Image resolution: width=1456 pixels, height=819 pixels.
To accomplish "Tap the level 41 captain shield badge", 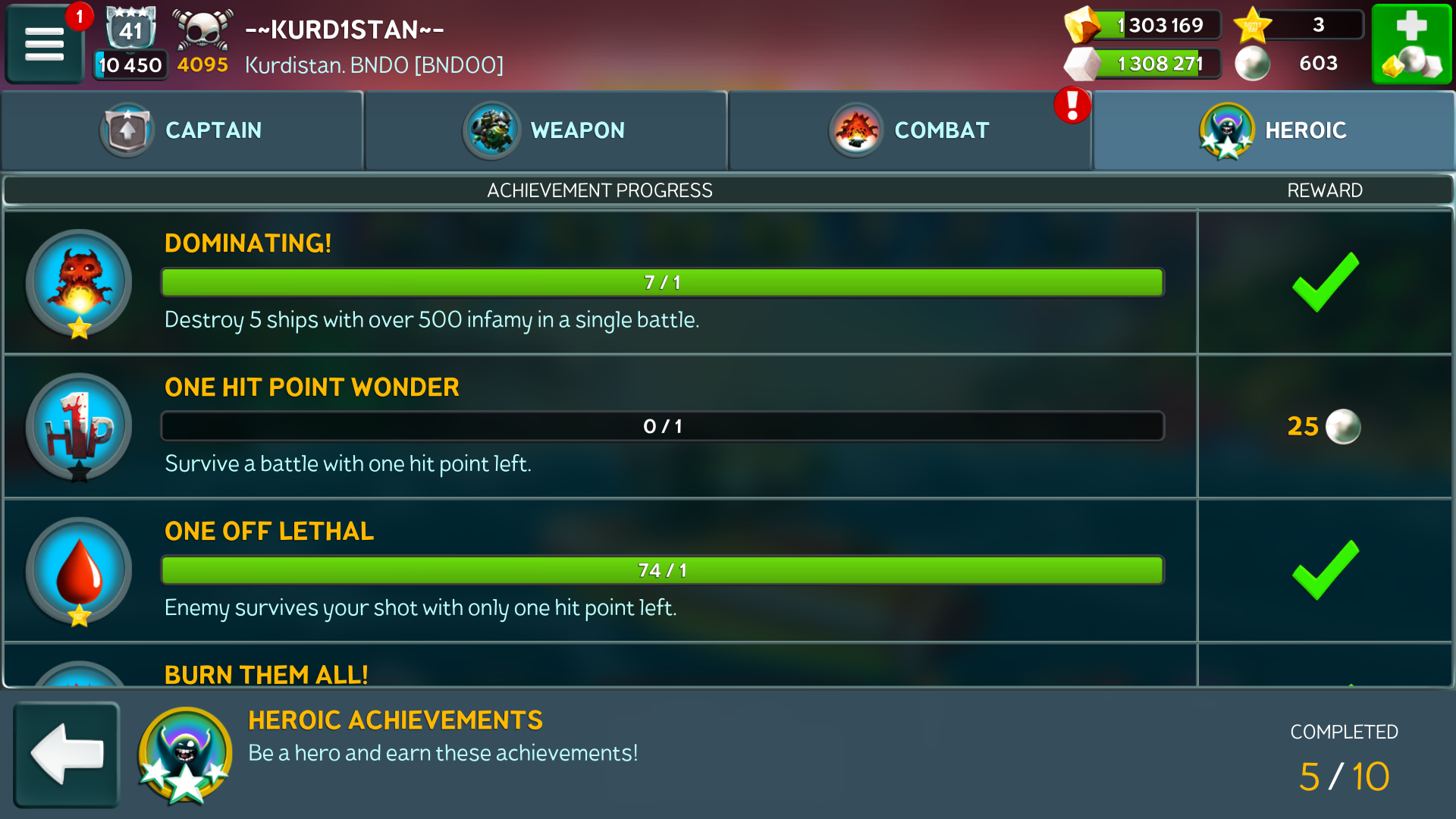I will pos(130,30).
